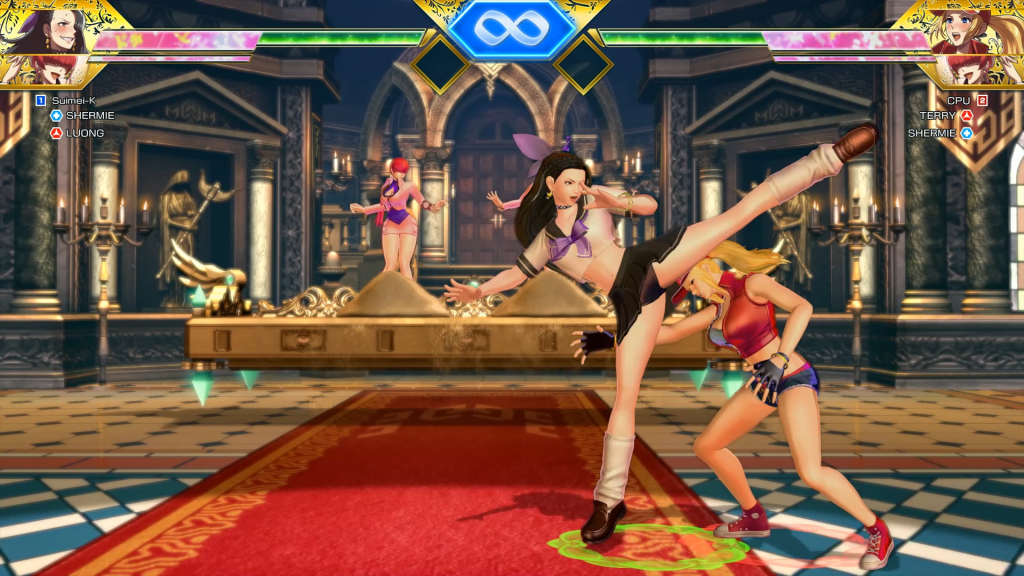Choose LUONG in player one's team list

[84, 133]
